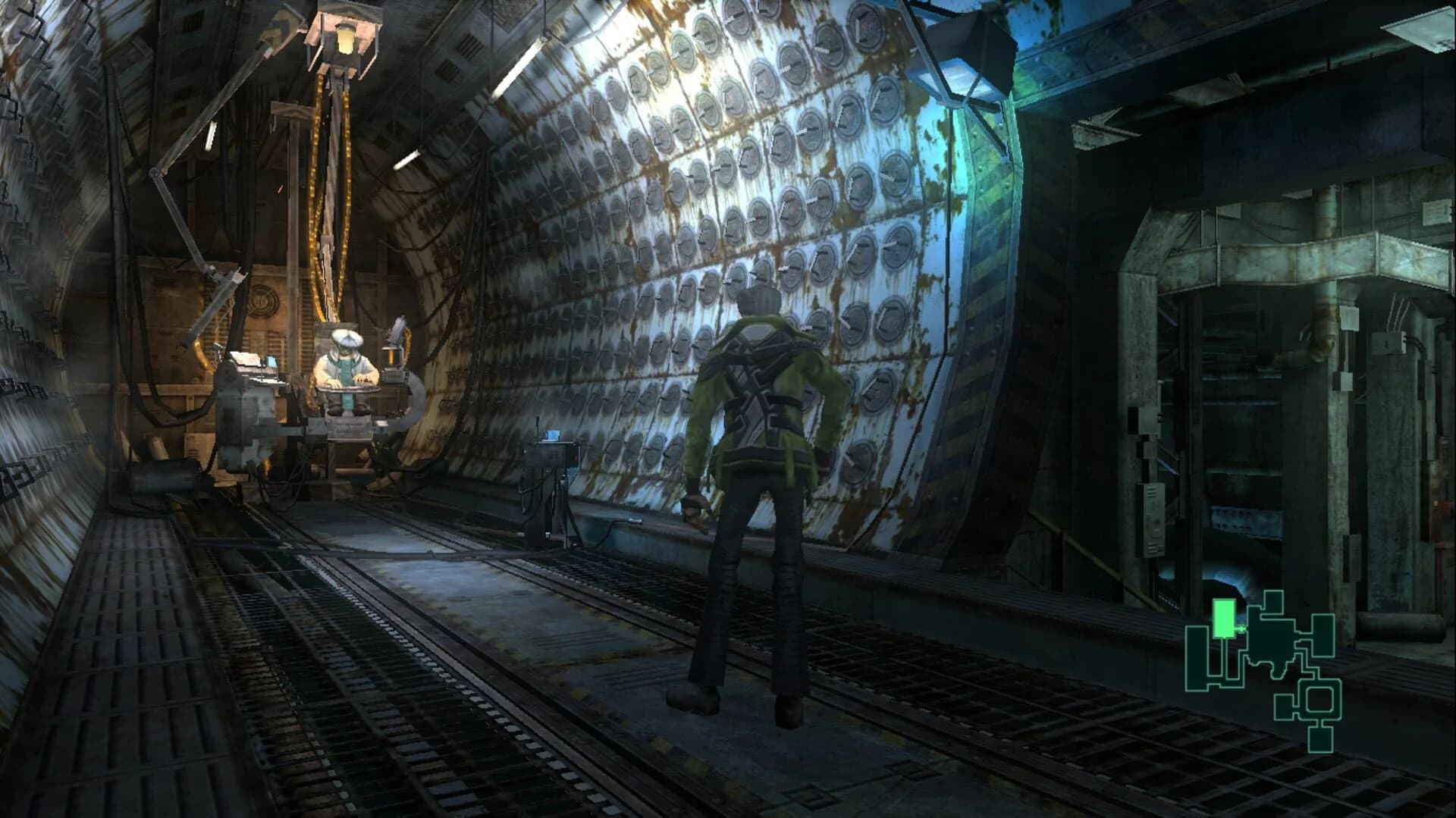Click the player position marker on the minimap
The width and height of the screenshot is (1456, 818).
[x=1241, y=628]
